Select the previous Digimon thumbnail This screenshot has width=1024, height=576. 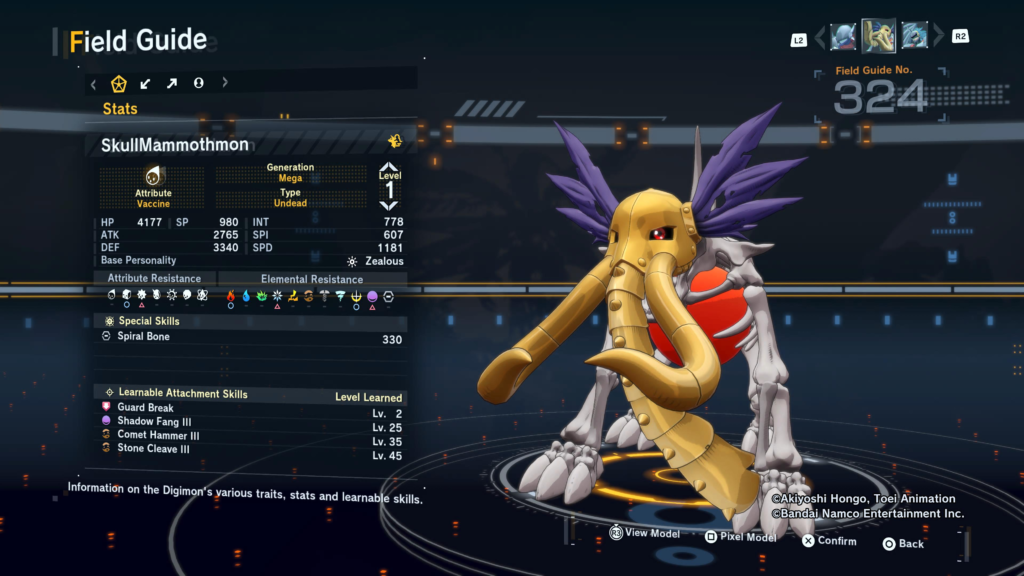(843, 37)
